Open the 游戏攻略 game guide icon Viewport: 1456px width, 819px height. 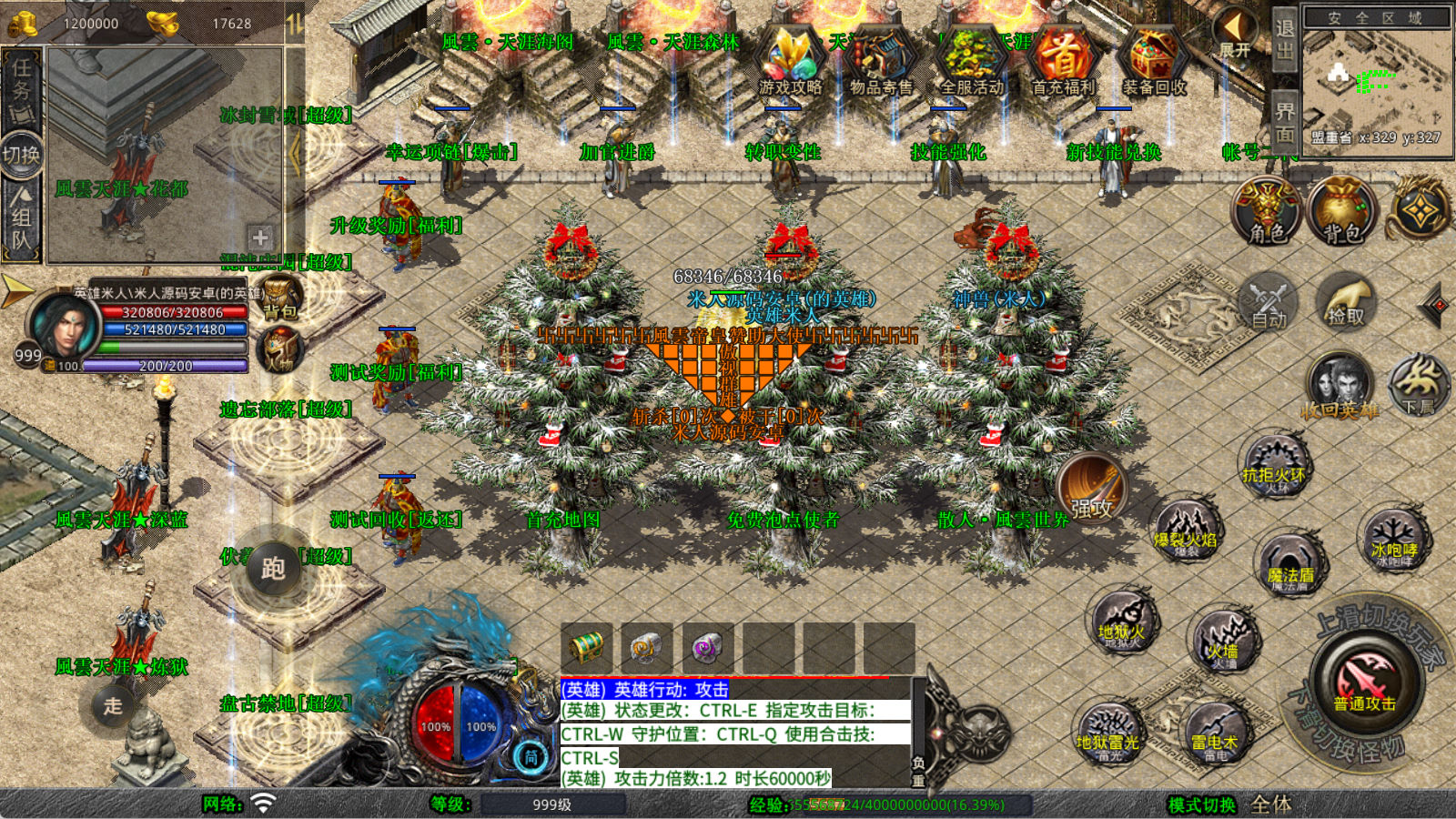pos(790,60)
